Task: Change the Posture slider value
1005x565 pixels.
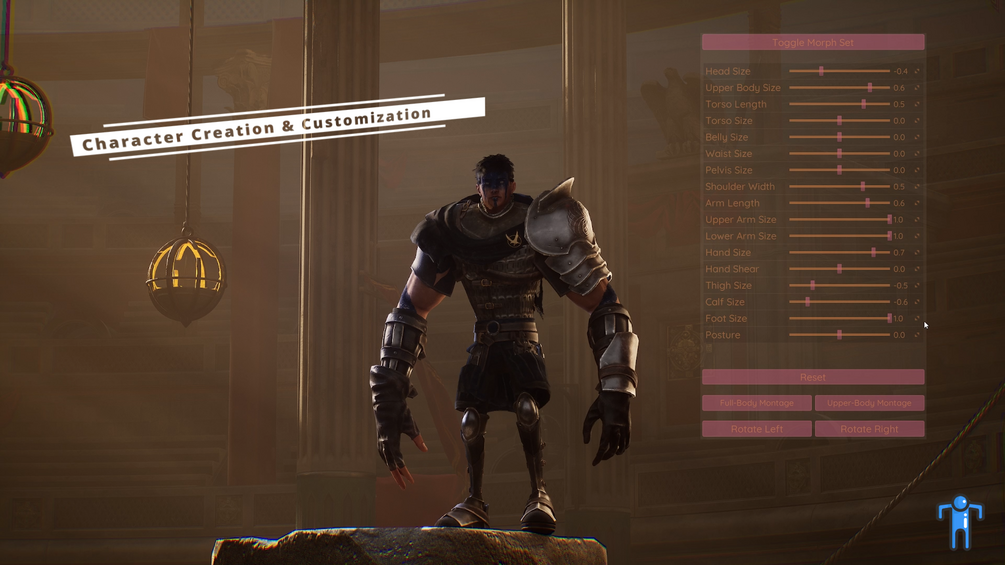Action: pyautogui.click(x=839, y=335)
